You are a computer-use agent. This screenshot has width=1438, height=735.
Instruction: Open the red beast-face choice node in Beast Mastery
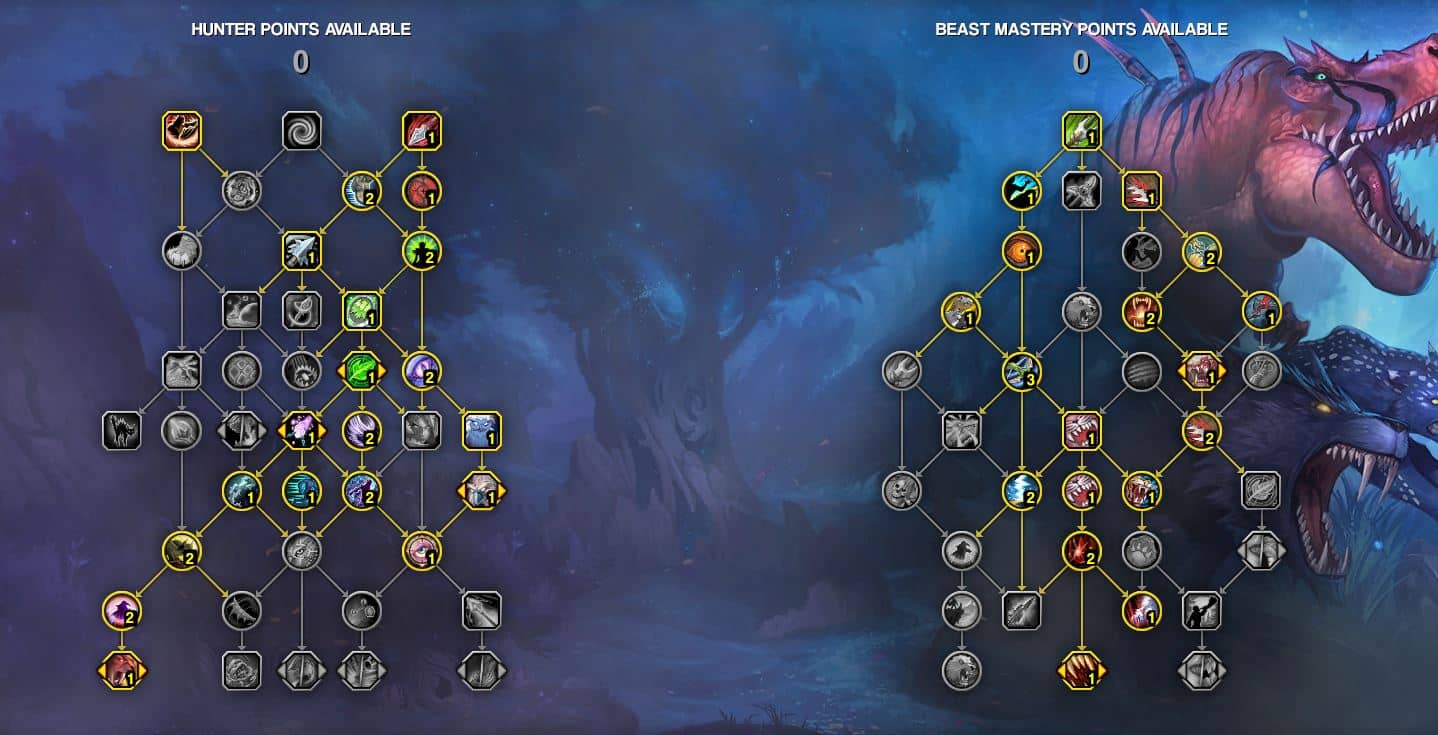click(x=1200, y=372)
